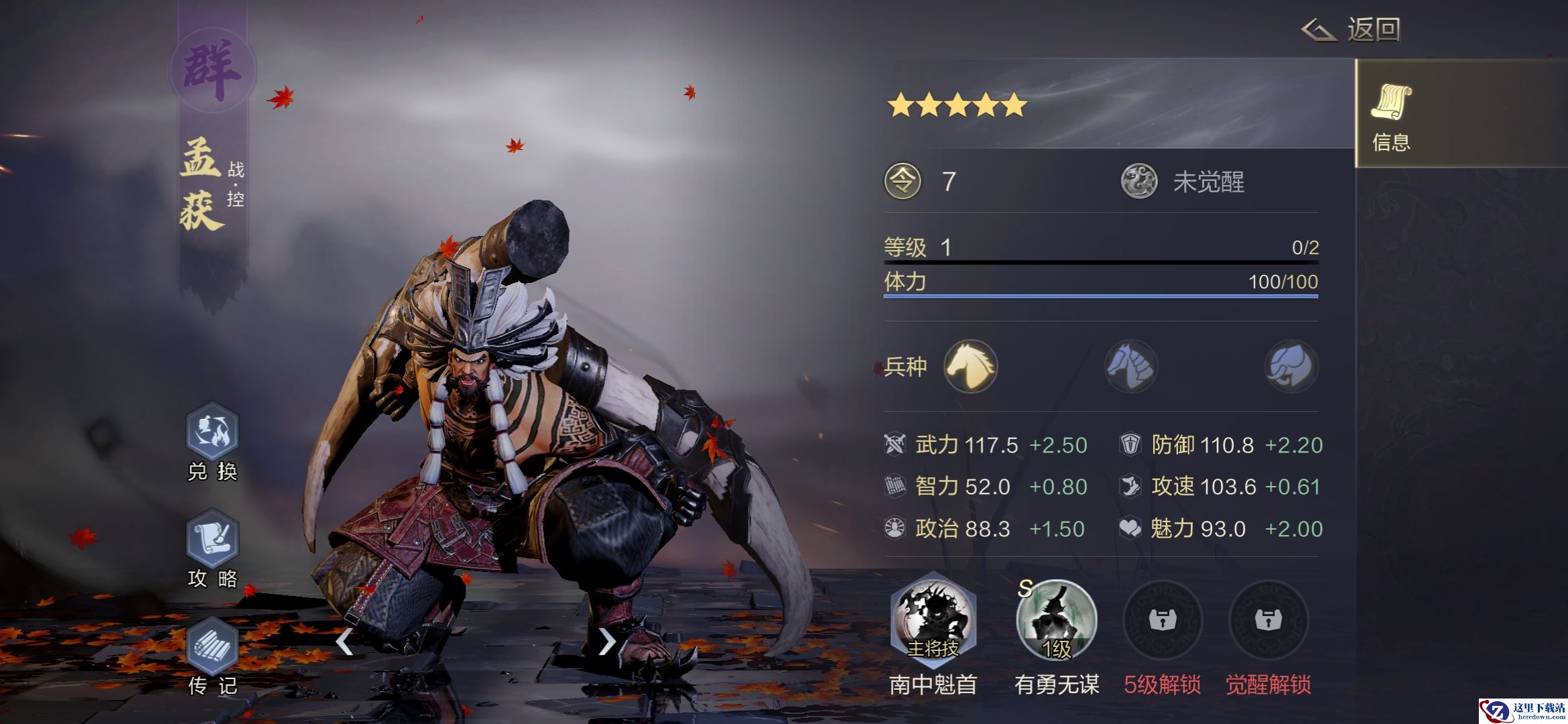Viewport: 1568px width, 724px height.
Task: Select the blue armored horse troop type
Action: click(1131, 367)
